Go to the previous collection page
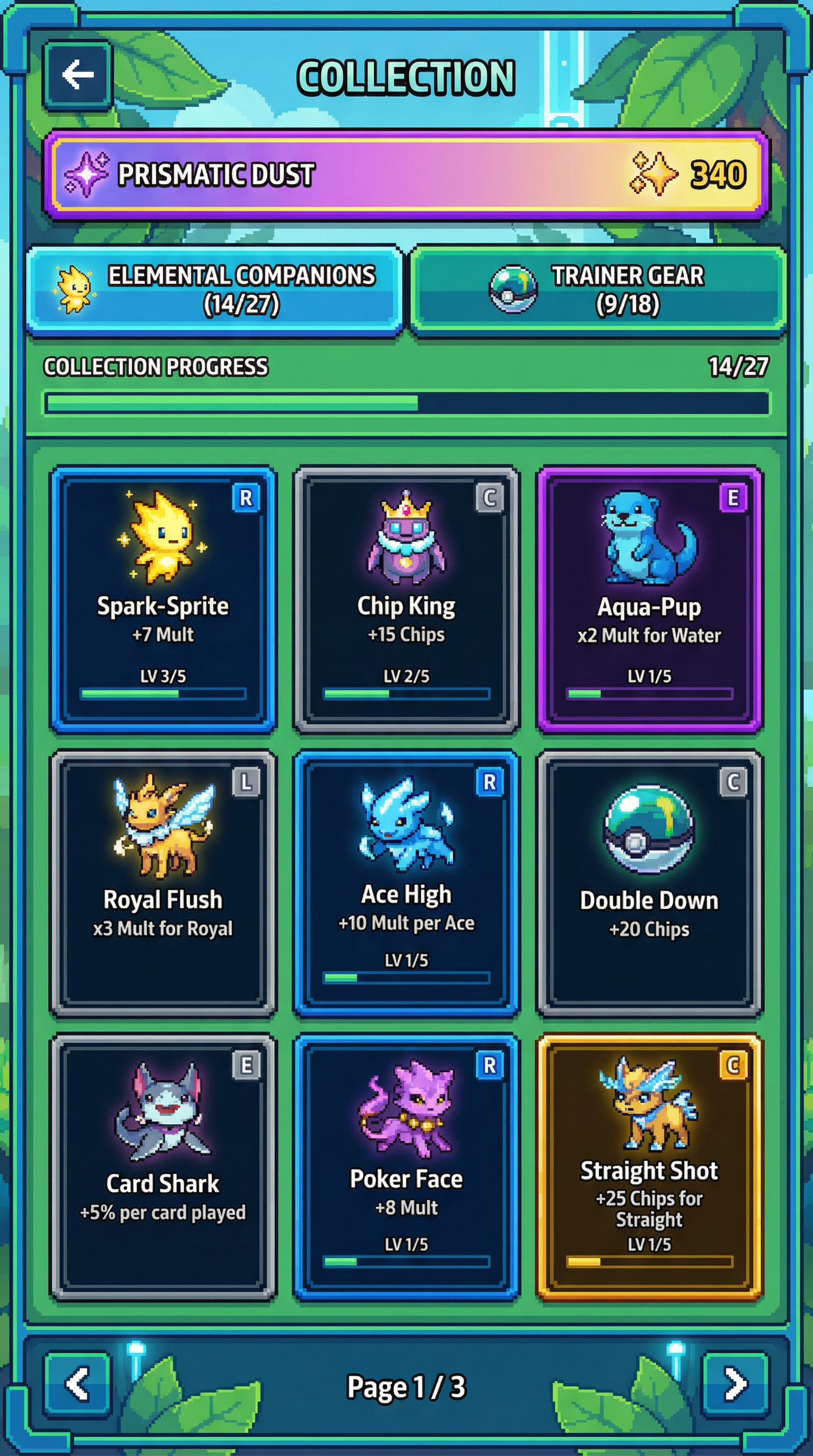The image size is (813, 1456). 77,1384
